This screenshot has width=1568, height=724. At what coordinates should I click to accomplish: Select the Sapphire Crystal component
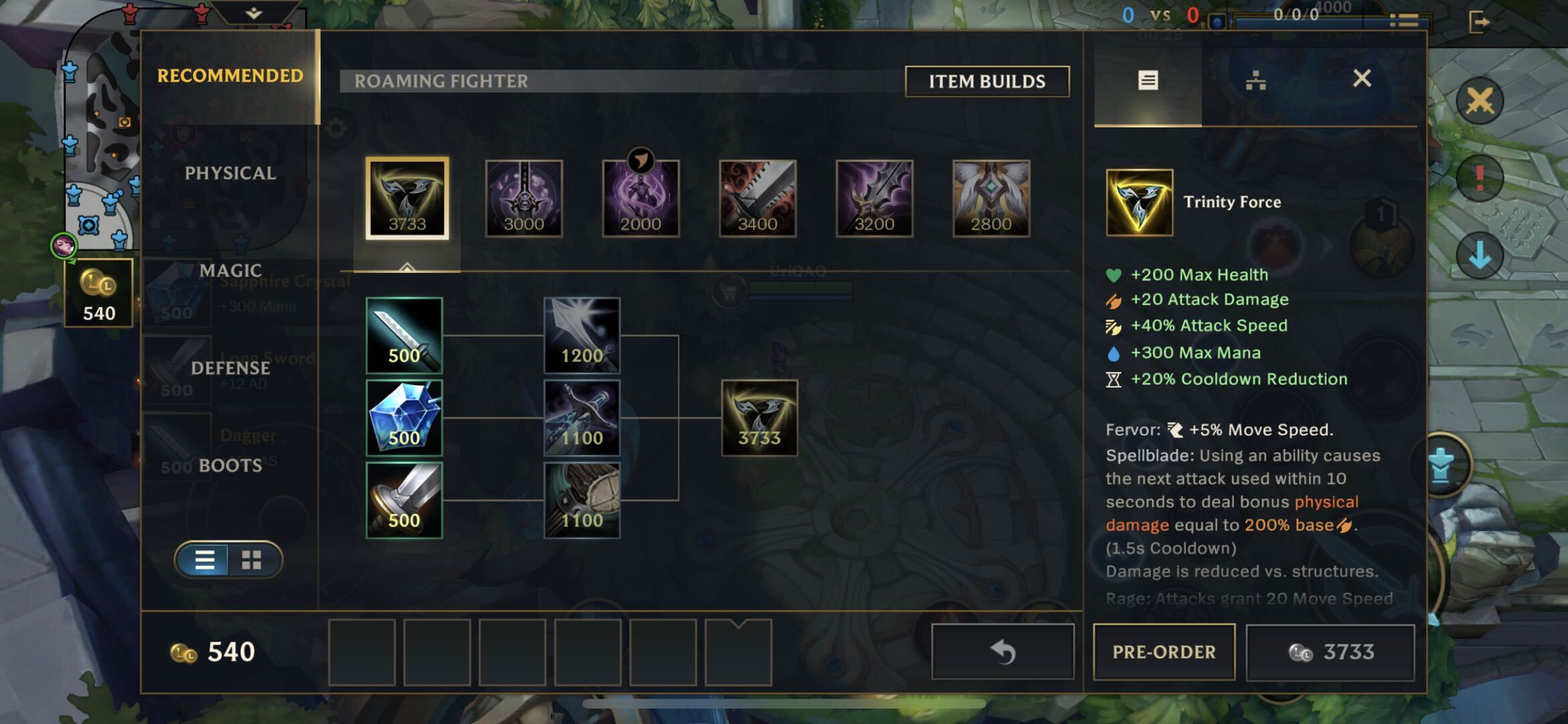click(x=404, y=418)
